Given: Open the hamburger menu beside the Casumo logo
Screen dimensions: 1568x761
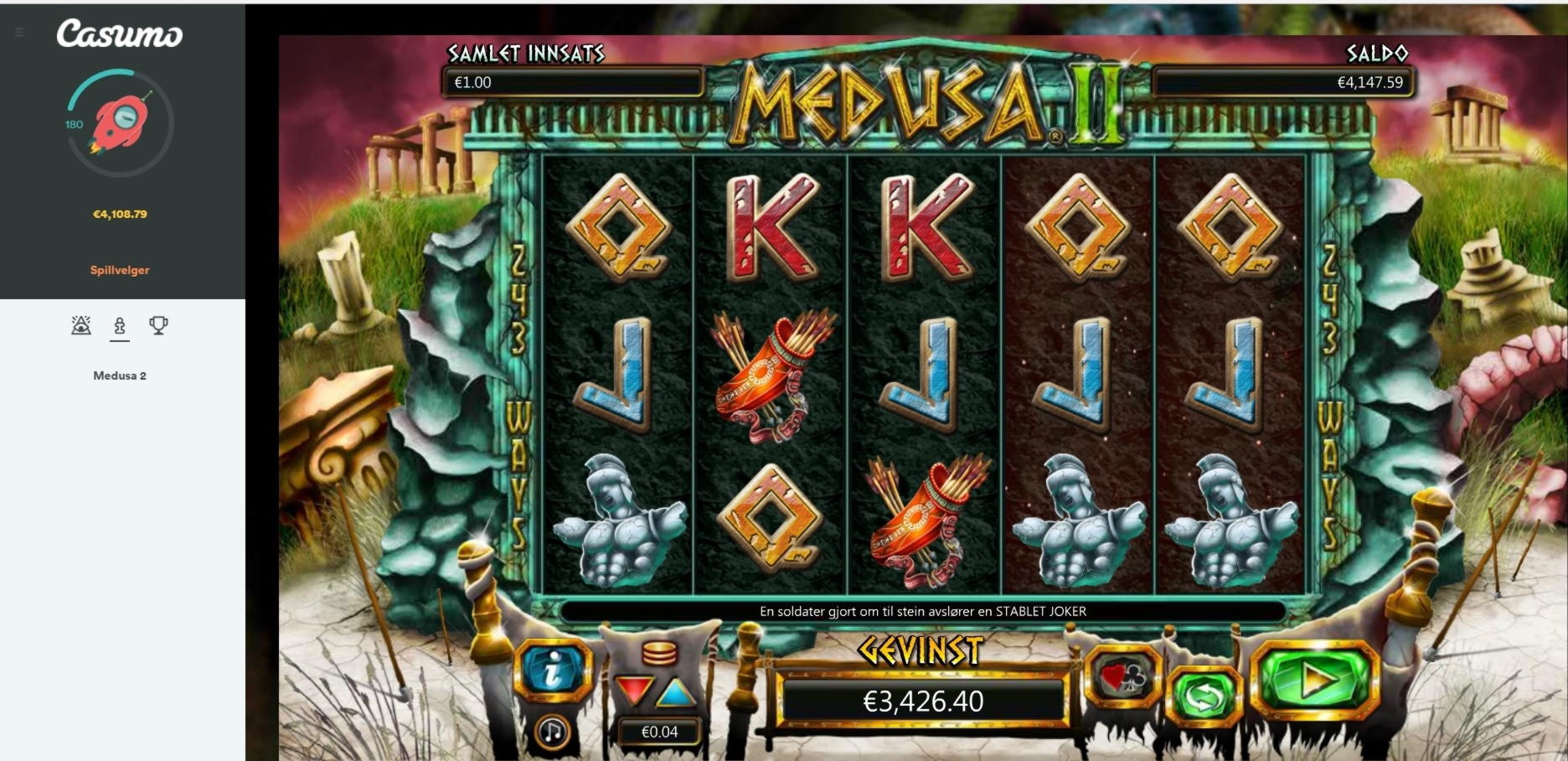Looking at the screenshot, I should [x=19, y=34].
